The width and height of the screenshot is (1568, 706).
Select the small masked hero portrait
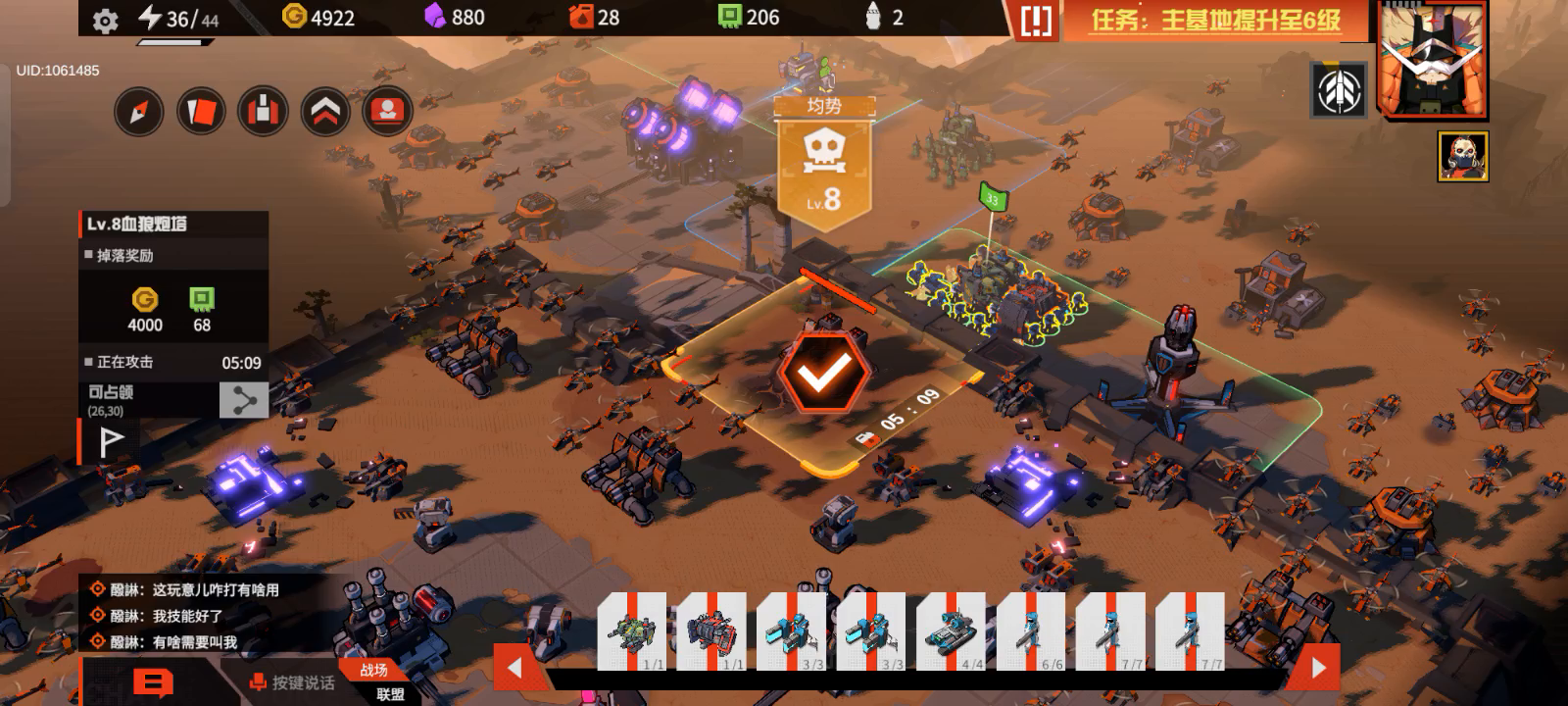click(x=1462, y=156)
